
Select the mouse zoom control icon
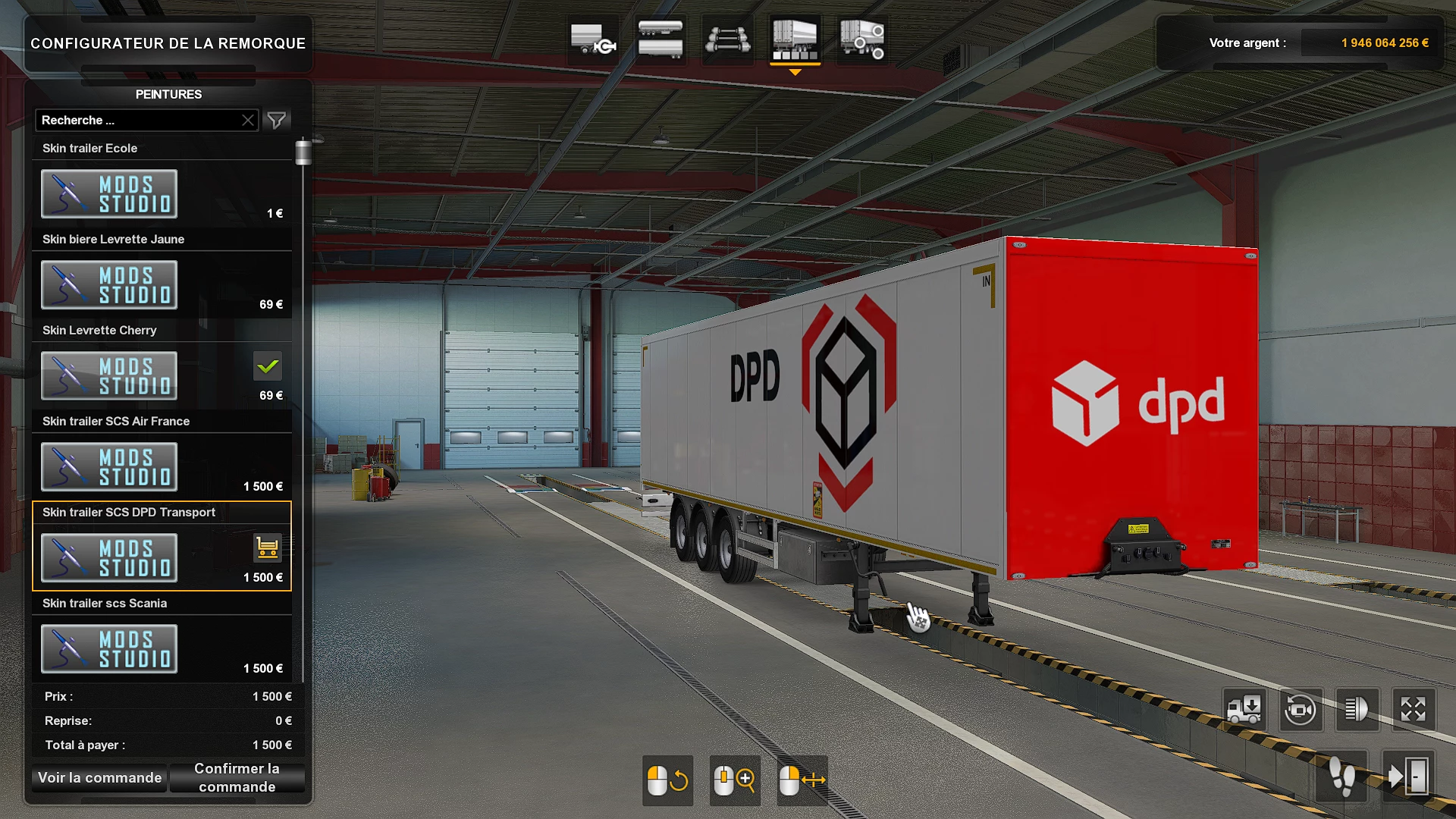coord(733,780)
